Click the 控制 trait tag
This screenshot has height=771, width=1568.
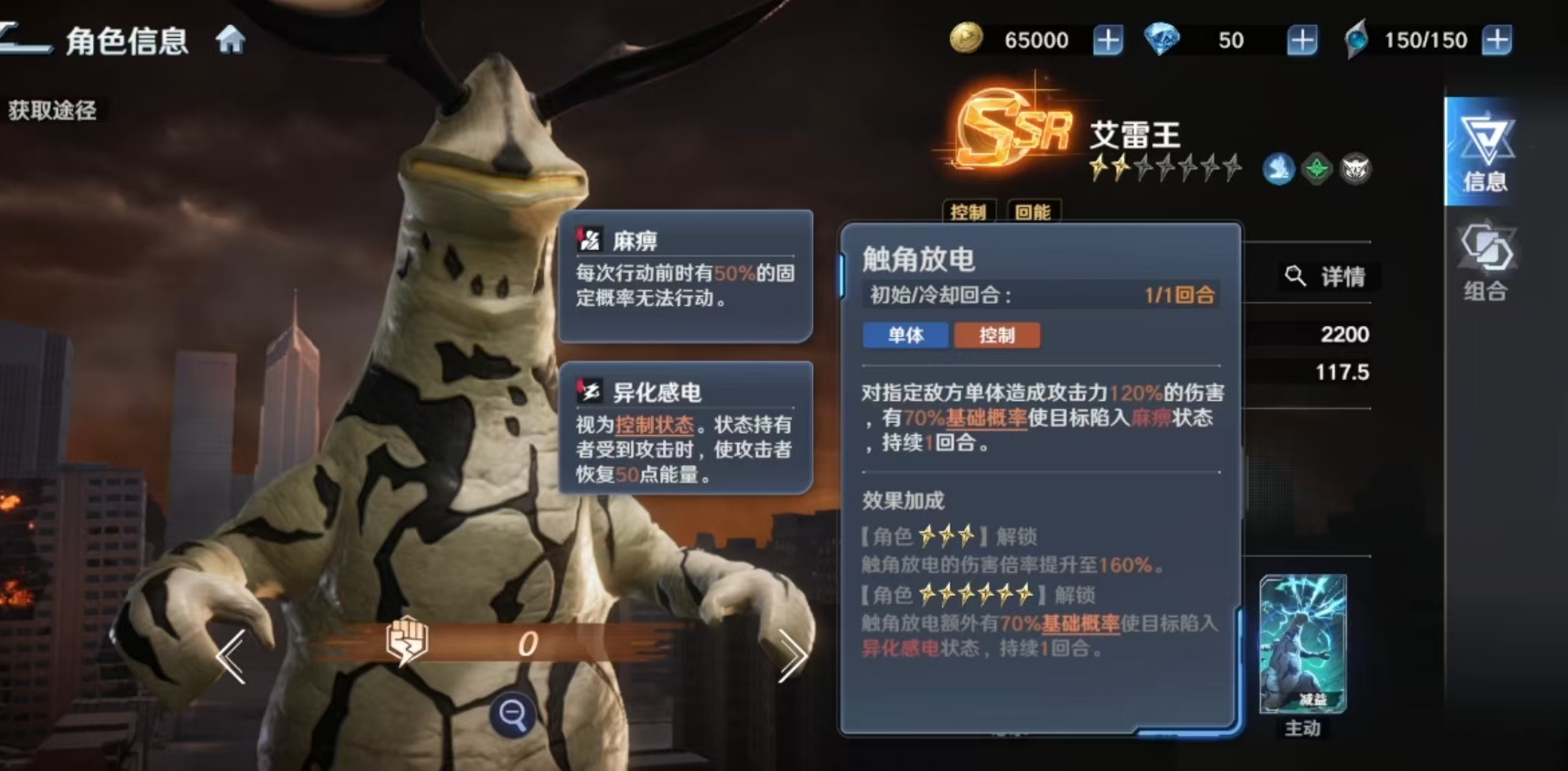tap(970, 212)
